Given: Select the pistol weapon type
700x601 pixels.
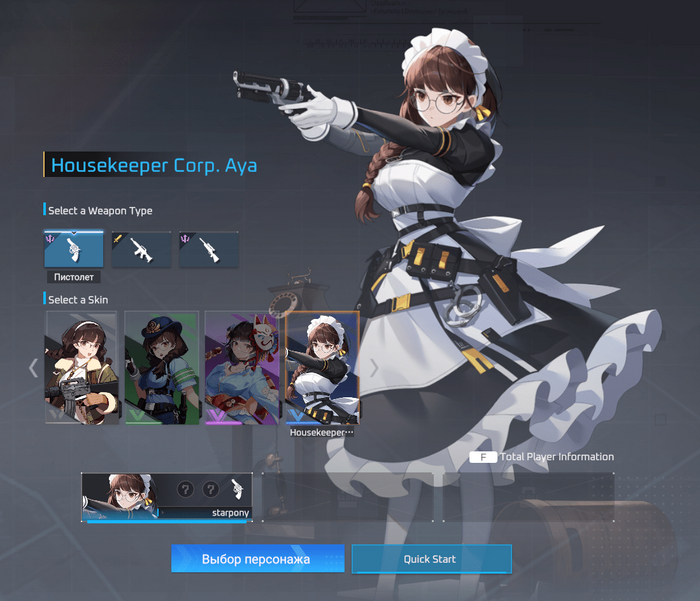Looking at the screenshot, I should [73, 250].
